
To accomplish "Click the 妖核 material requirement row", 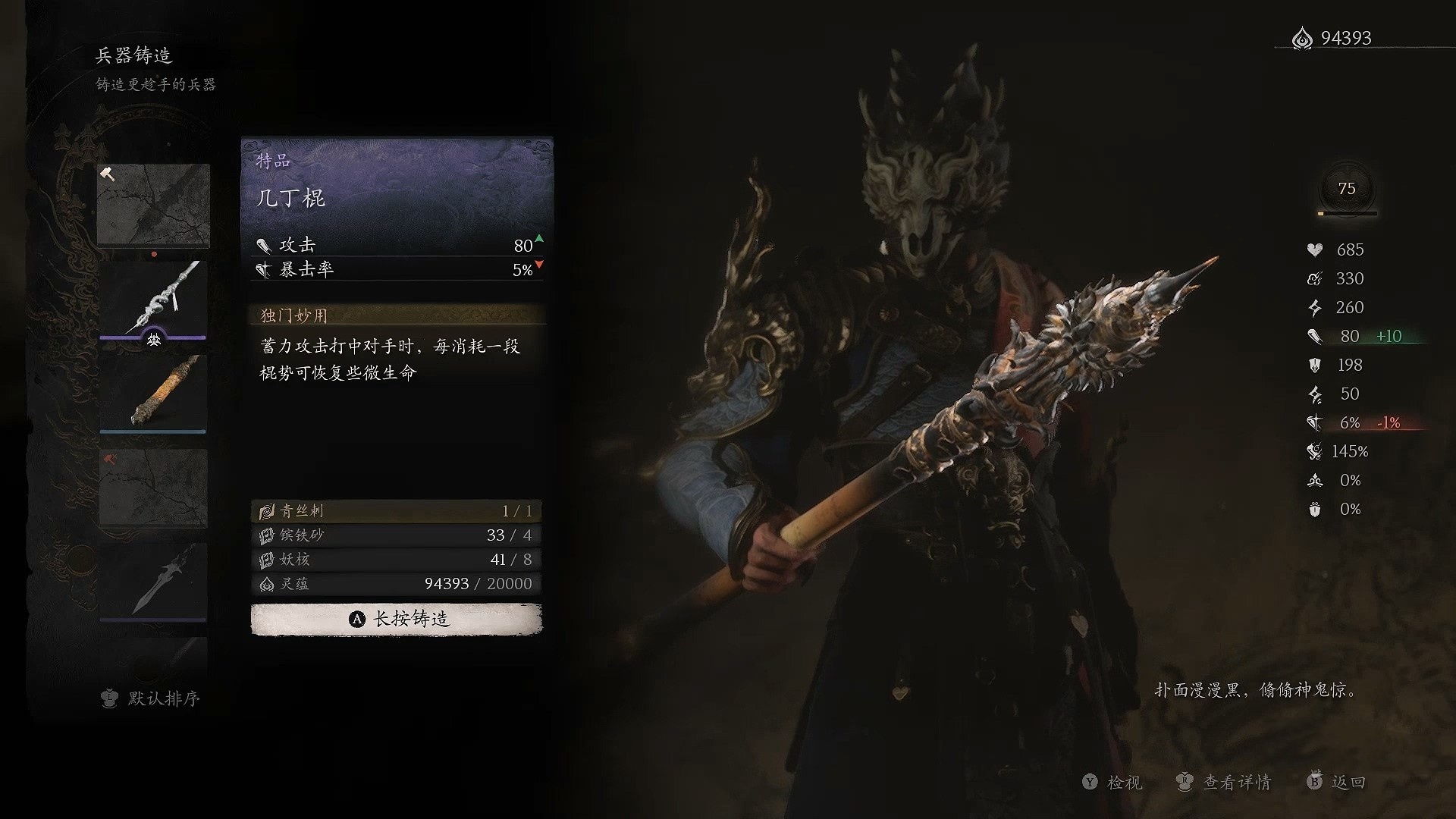I will coord(397,560).
